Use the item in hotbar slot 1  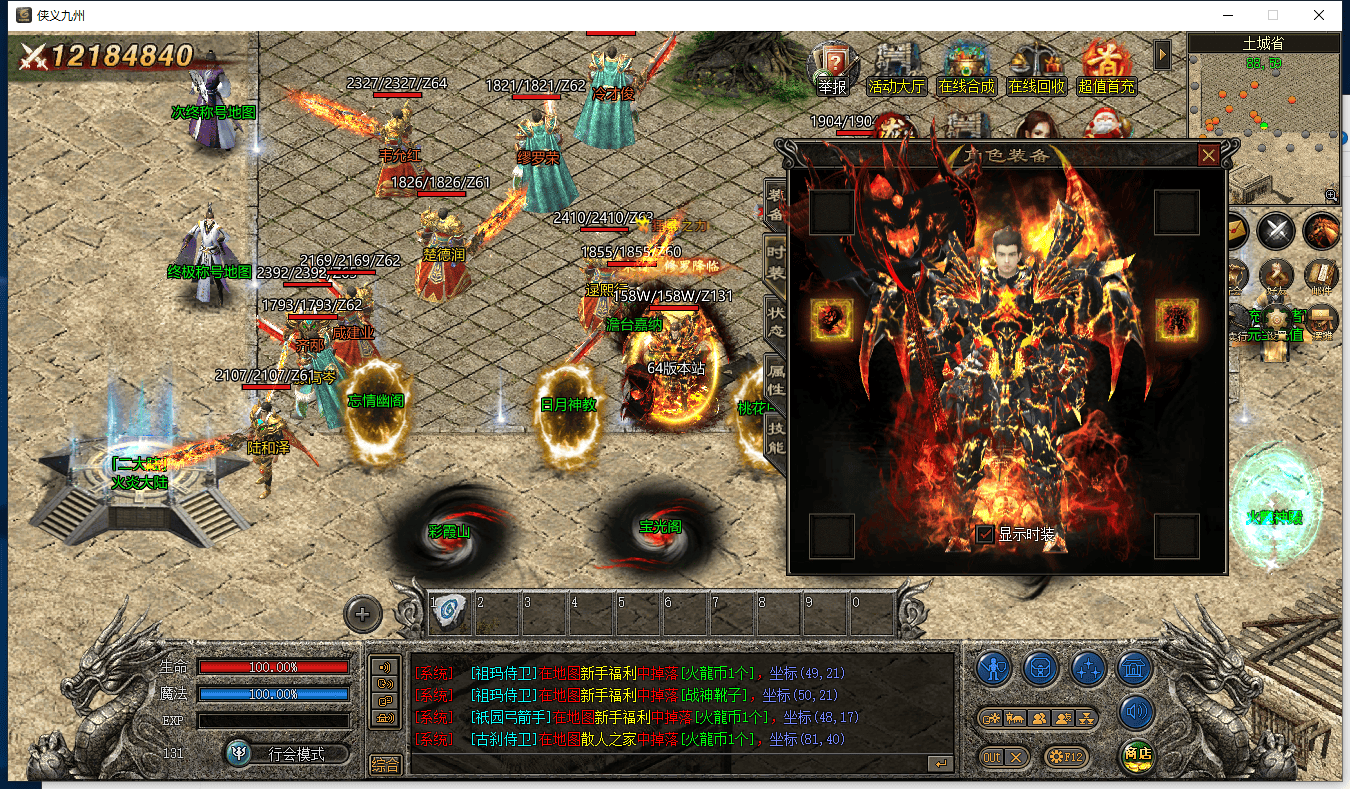pos(451,611)
